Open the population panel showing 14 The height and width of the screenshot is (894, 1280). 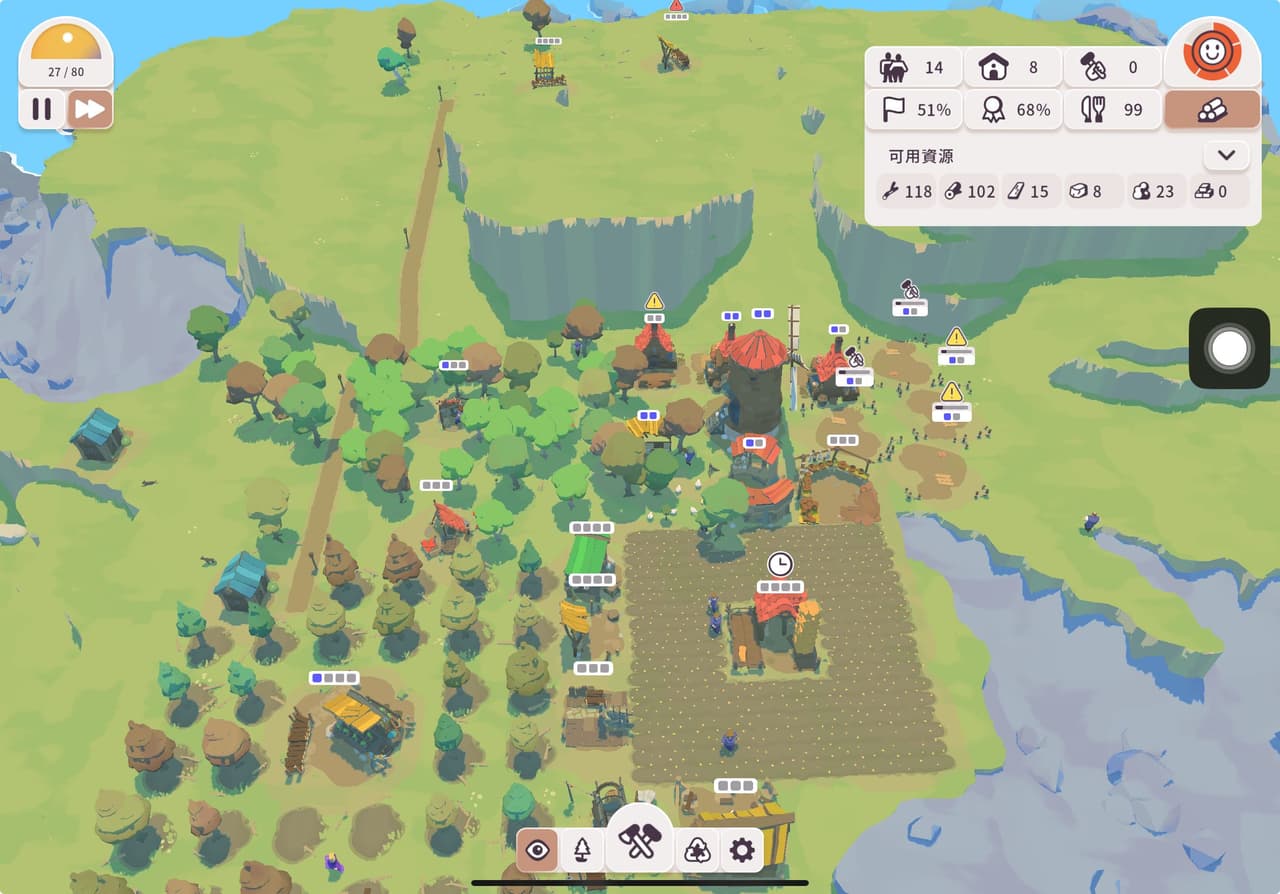(913, 68)
